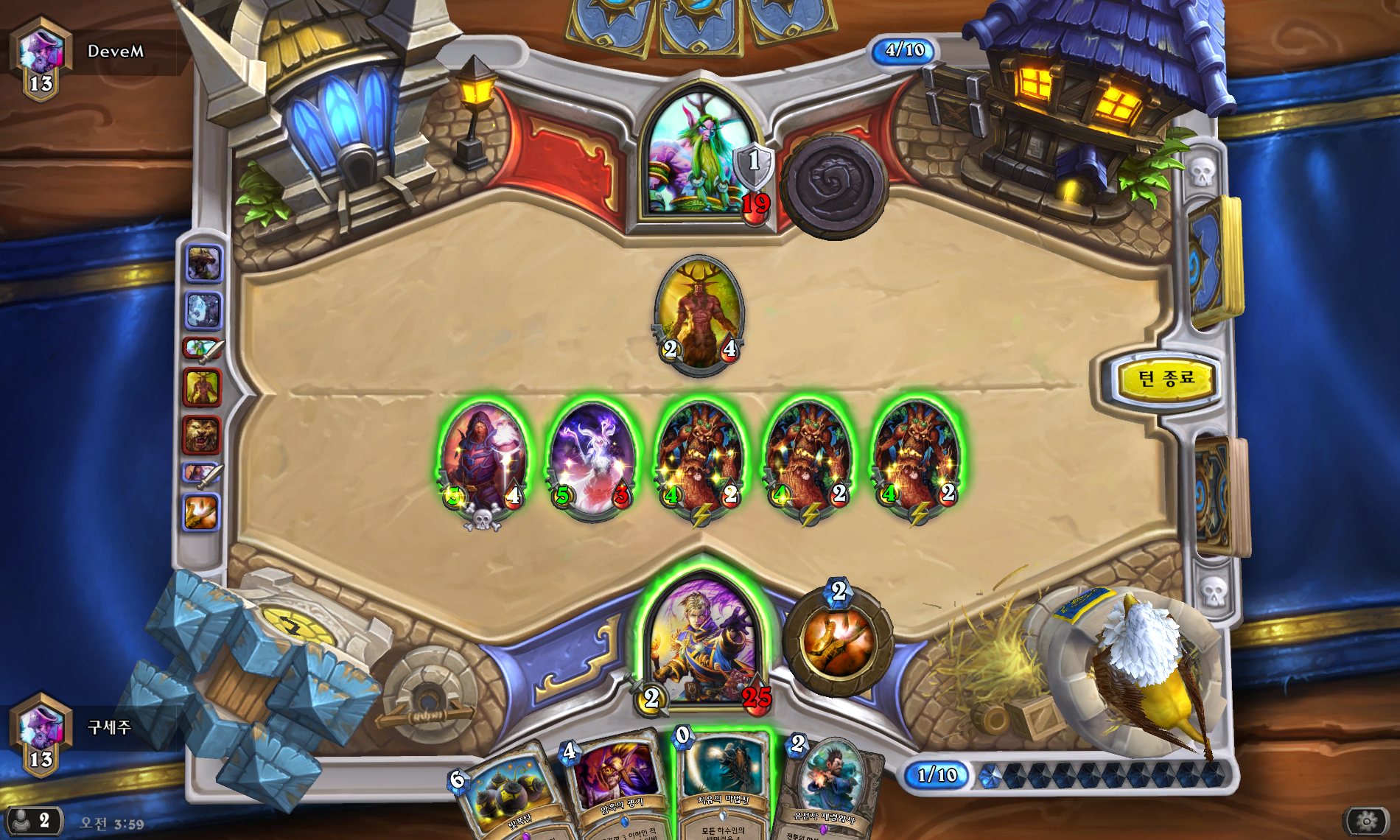Viewport: 1400px width, 840px height.
Task: View the hero power history tile
Action: (x=202, y=512)
